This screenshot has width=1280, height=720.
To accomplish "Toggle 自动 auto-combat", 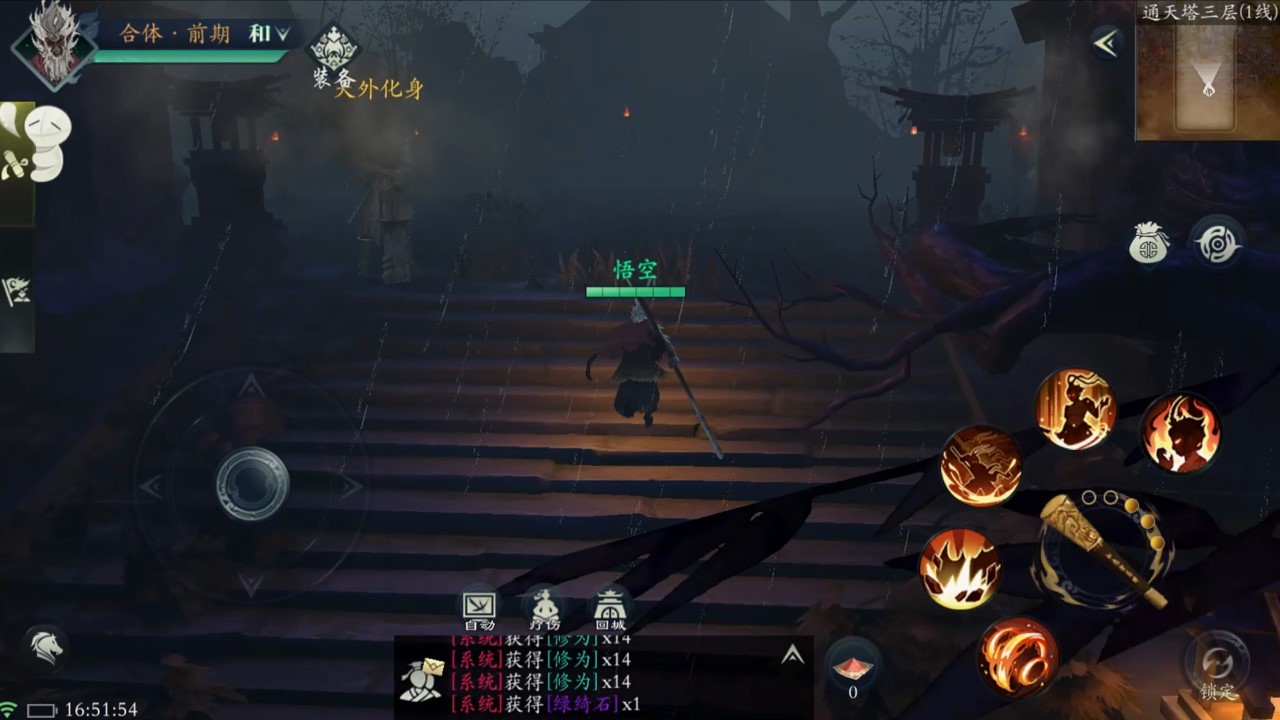I will [479, 609].
